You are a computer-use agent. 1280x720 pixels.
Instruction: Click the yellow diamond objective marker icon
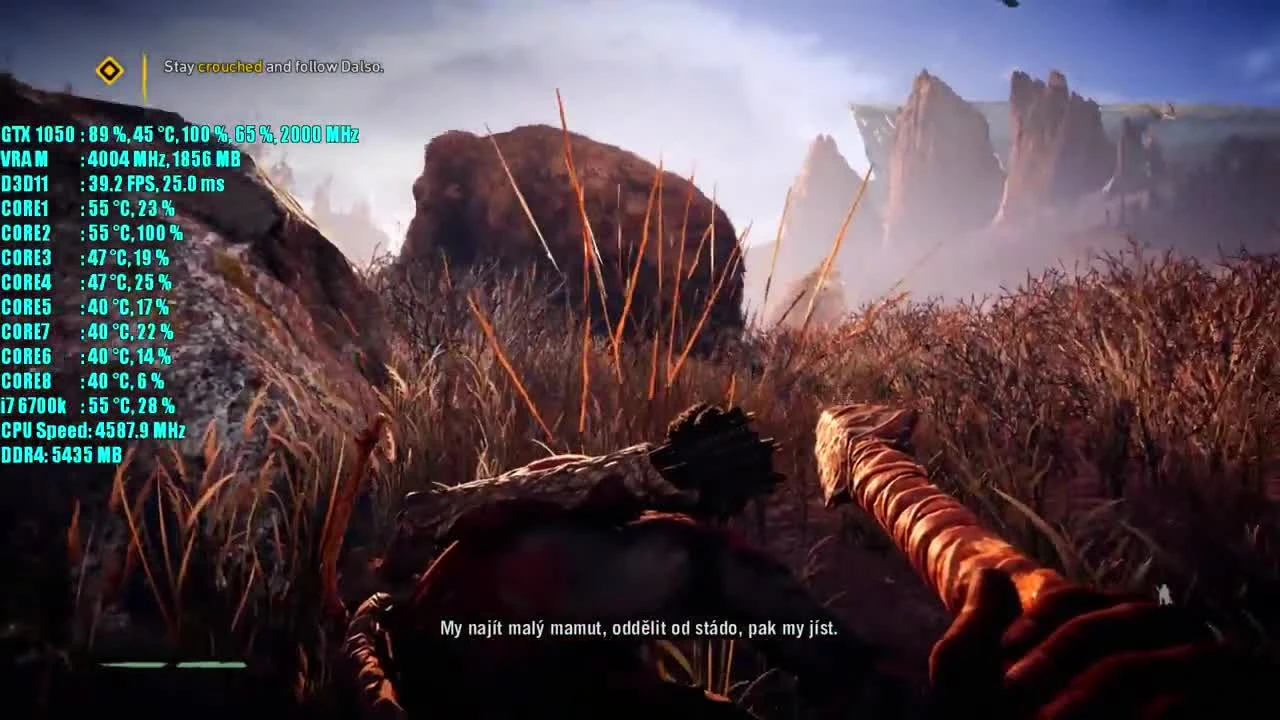pos(110,70)
